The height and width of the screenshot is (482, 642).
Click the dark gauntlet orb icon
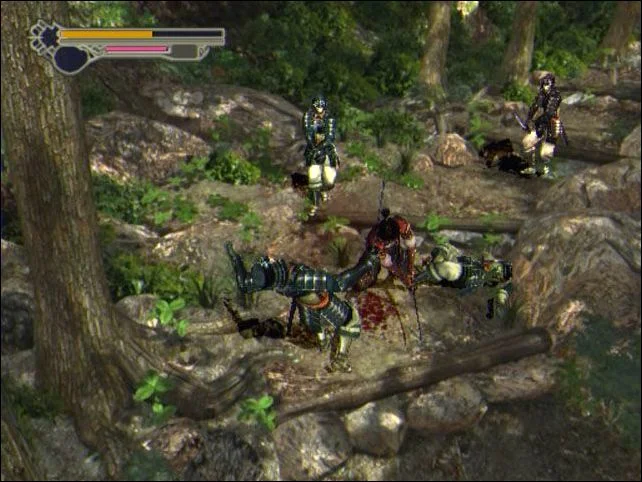[70, 60]
